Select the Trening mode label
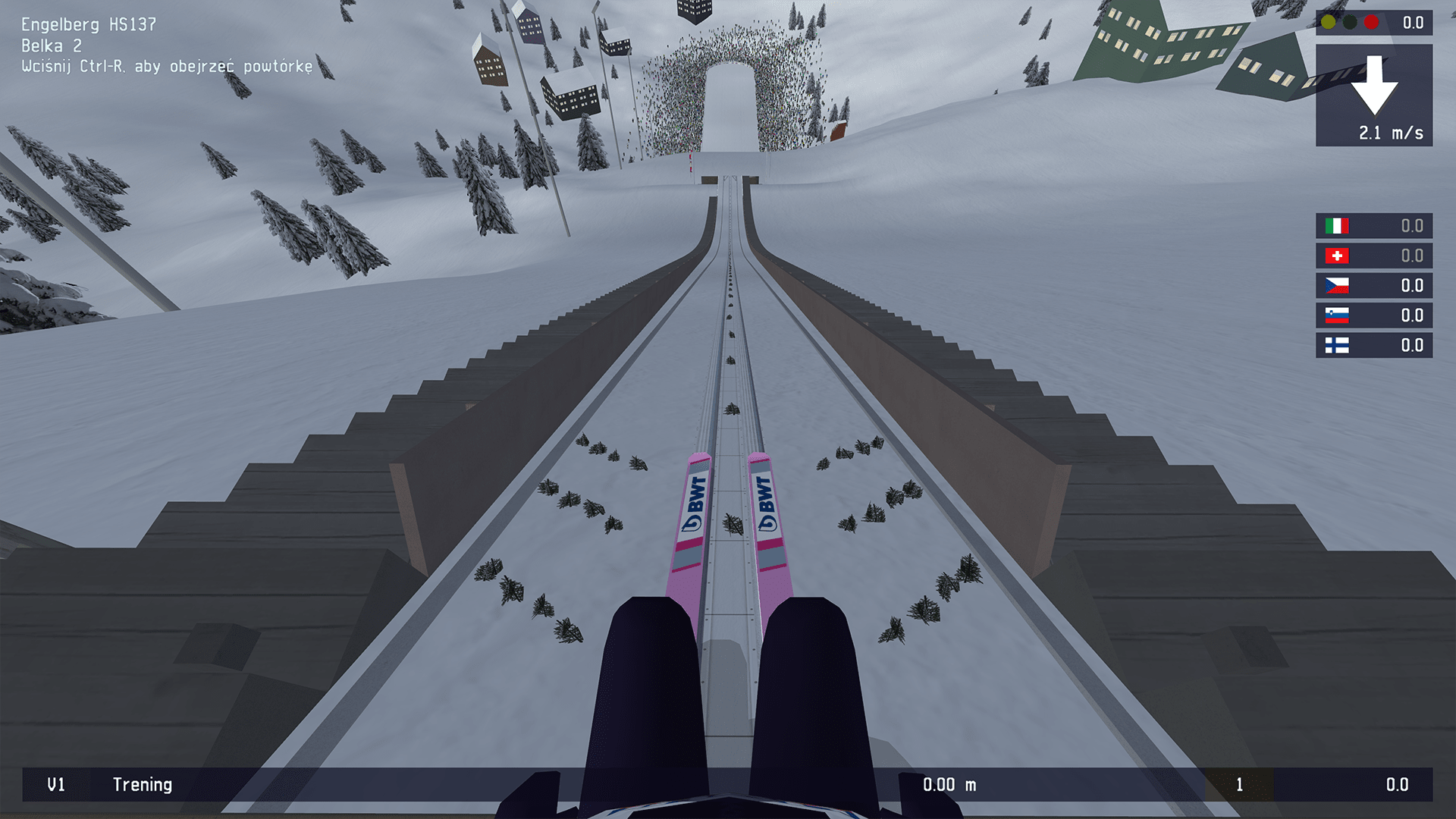Image resolution: width=1456 pixels, height=819 pixels. pos(143,785)
